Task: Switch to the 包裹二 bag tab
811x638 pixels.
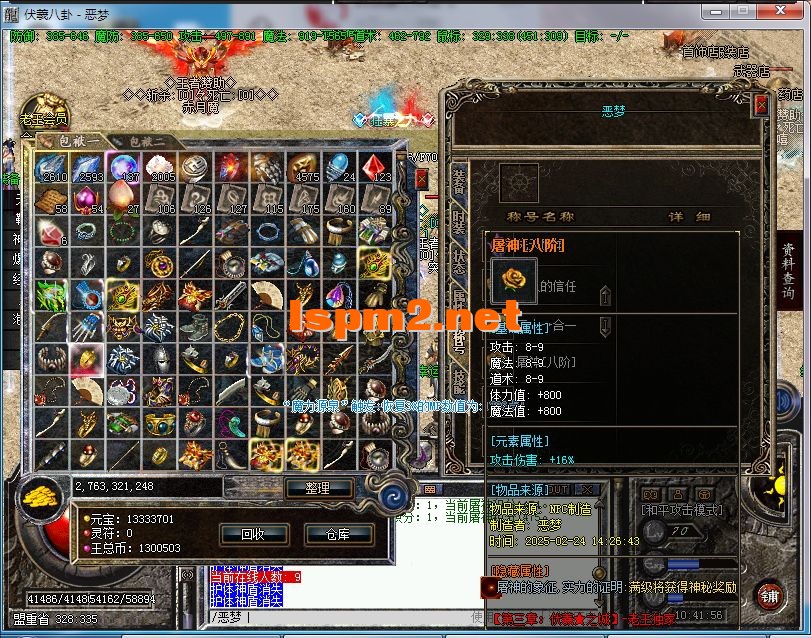Action: (x=147, y=141)
